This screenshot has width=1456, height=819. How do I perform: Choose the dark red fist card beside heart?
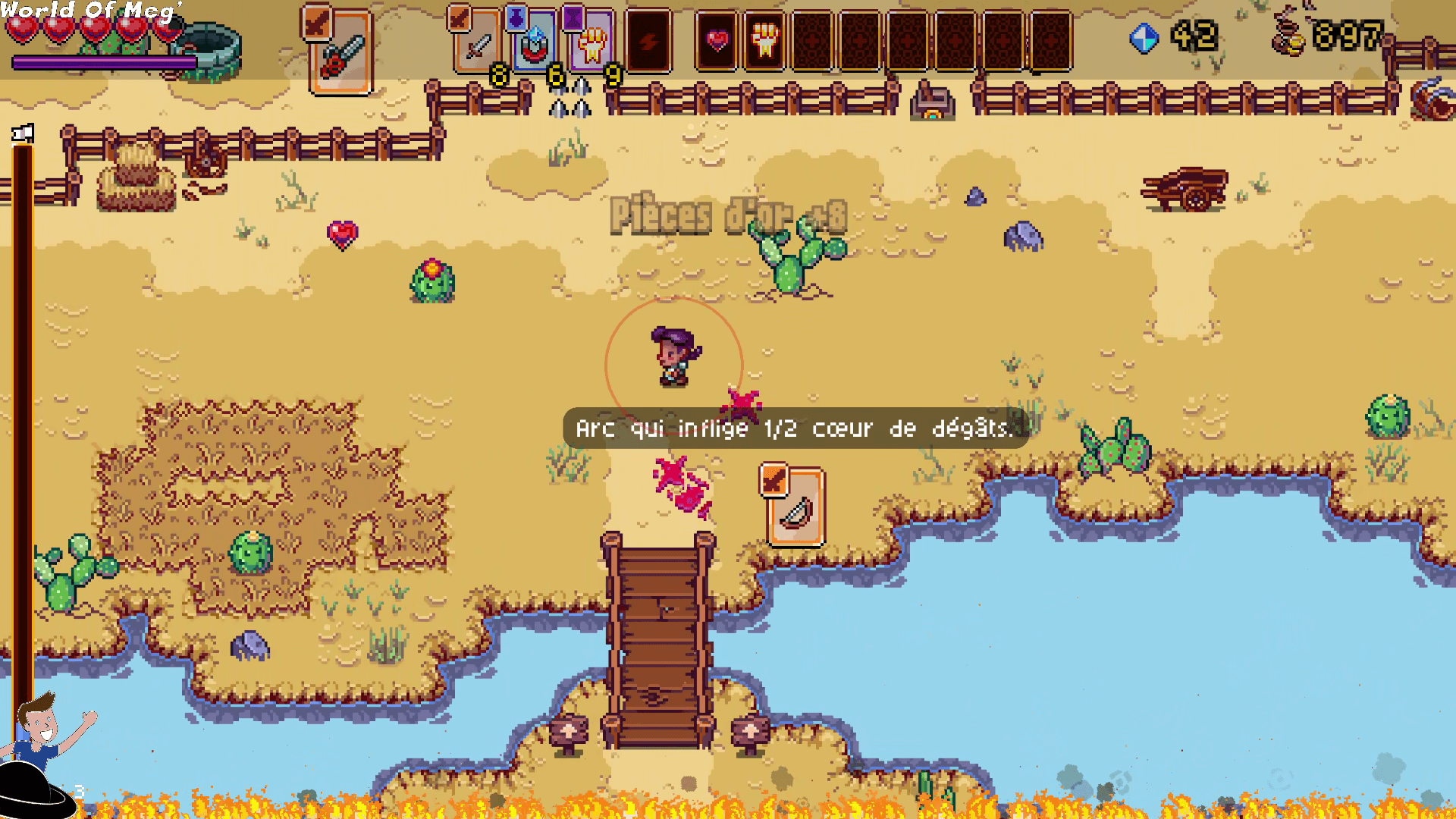tap(764, 40)
